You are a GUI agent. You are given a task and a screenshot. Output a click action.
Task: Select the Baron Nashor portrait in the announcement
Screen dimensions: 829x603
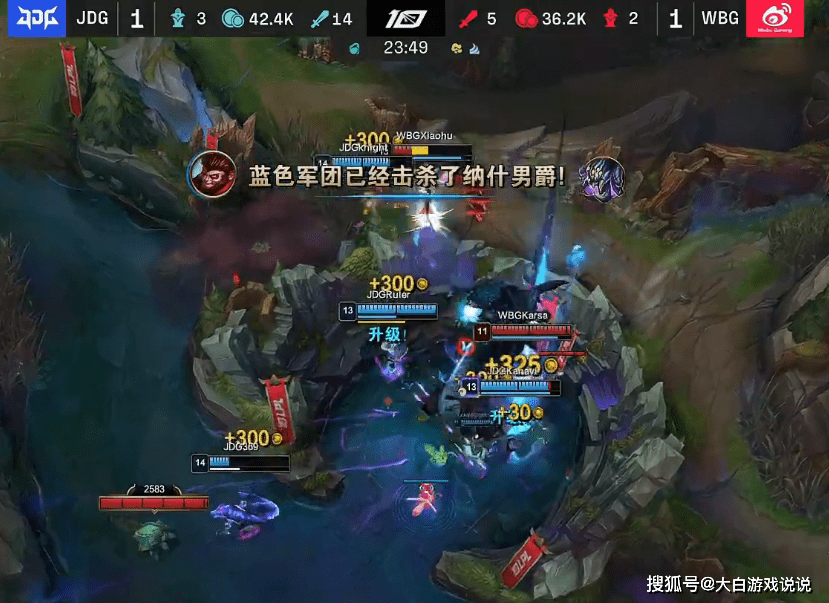(603, 177)
